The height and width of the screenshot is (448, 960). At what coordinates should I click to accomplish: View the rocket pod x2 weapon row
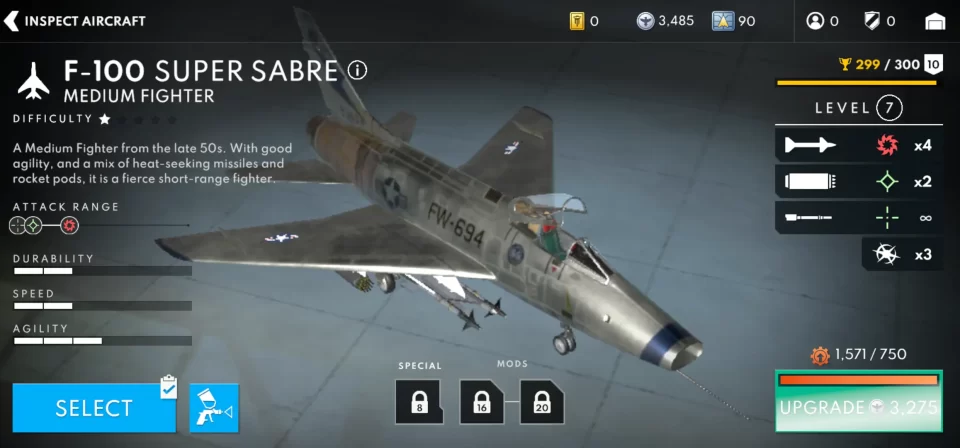coord(858,181)
